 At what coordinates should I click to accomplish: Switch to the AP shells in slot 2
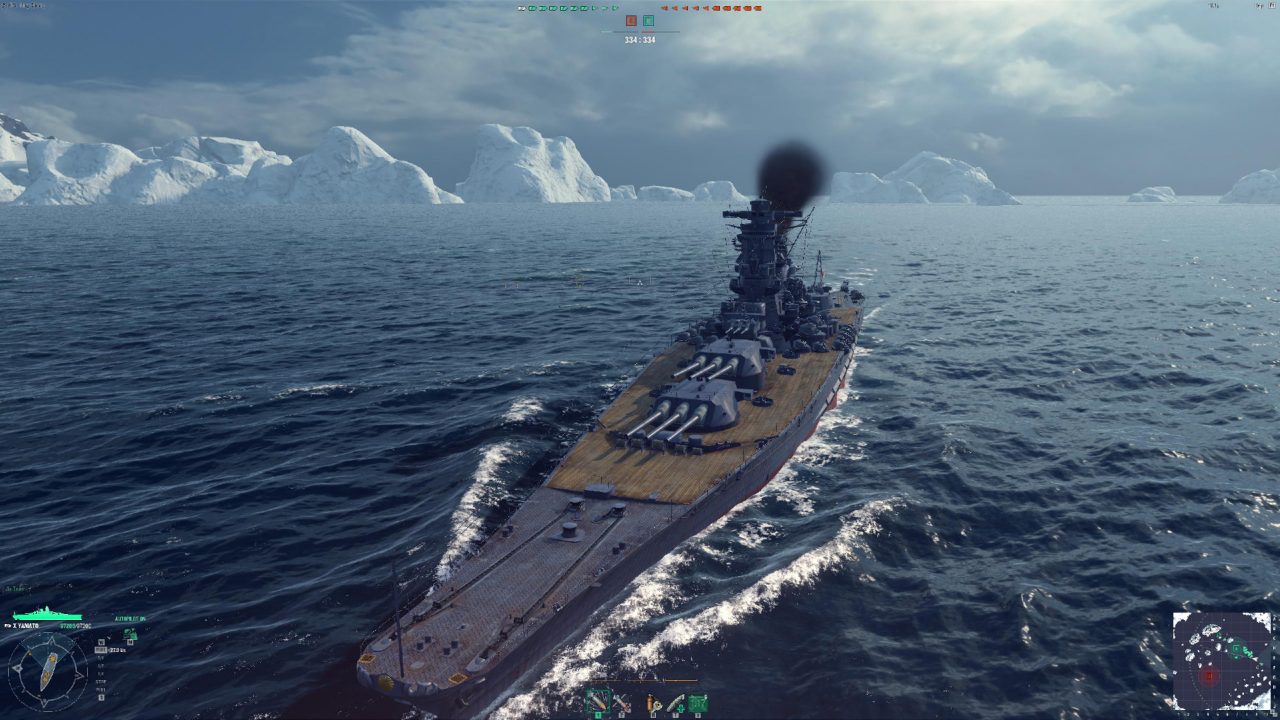621,702
